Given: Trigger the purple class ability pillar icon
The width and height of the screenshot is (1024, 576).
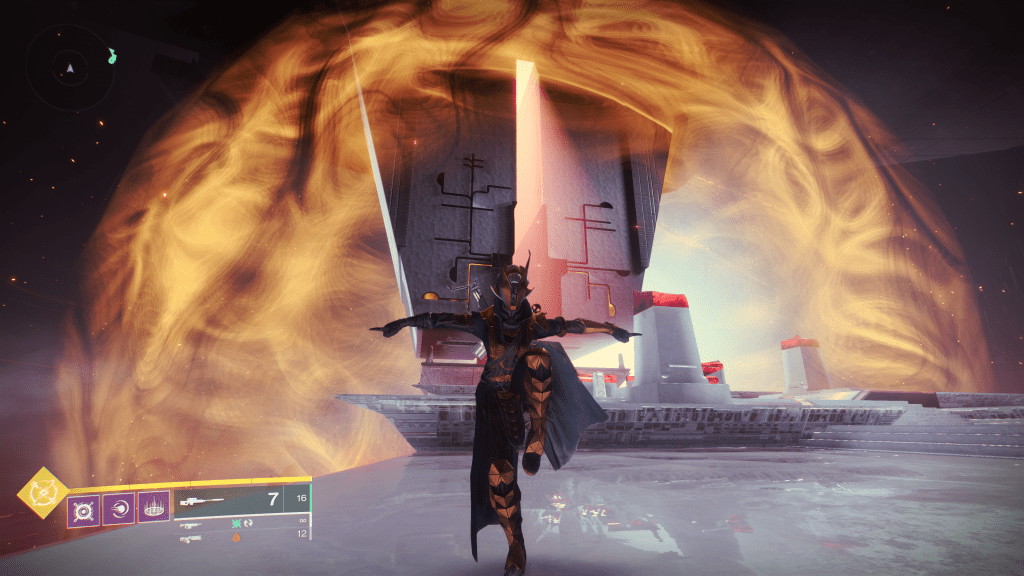Looking at the screenshot, I should (x=153, y=510).
